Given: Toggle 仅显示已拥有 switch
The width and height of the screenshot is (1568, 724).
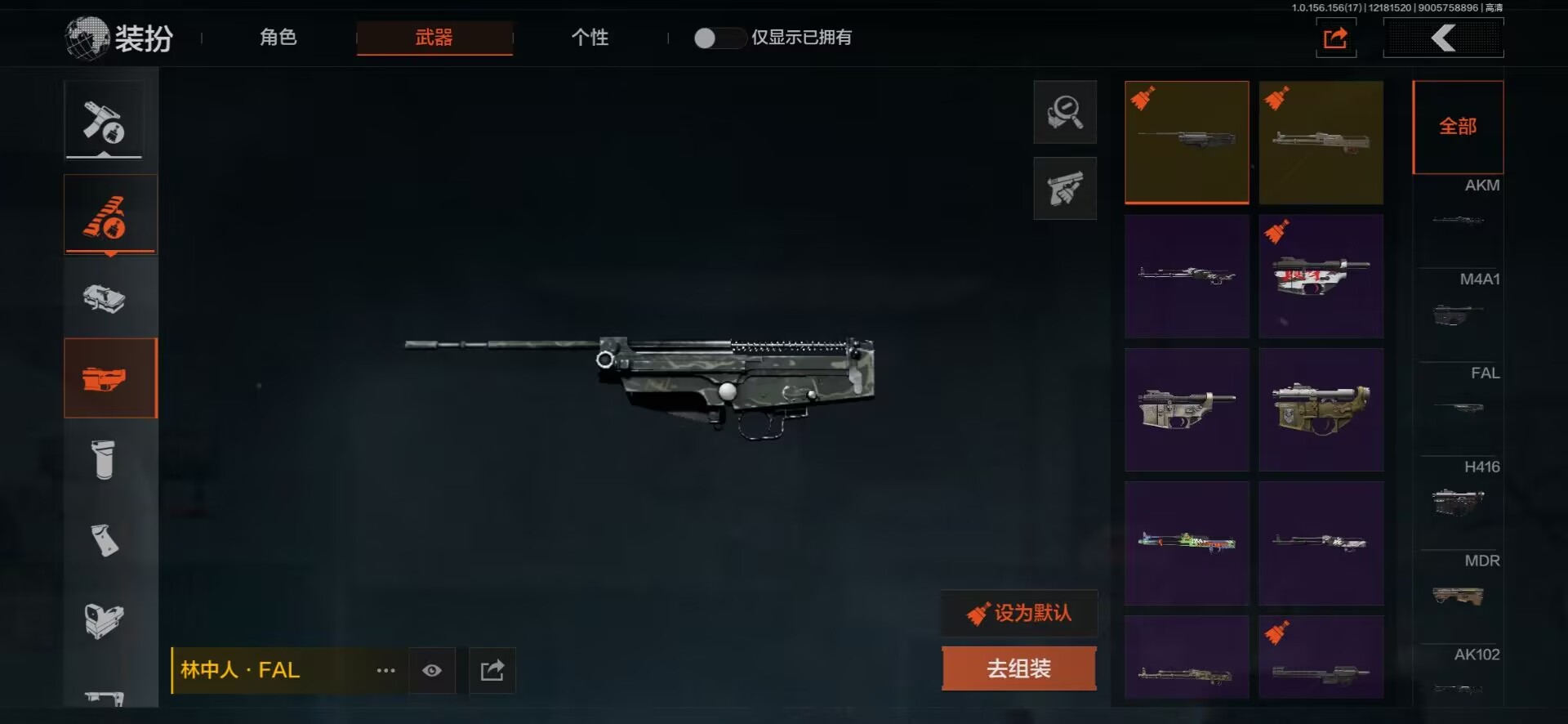Looking at the screenshot, I should [x=719, y=38].
